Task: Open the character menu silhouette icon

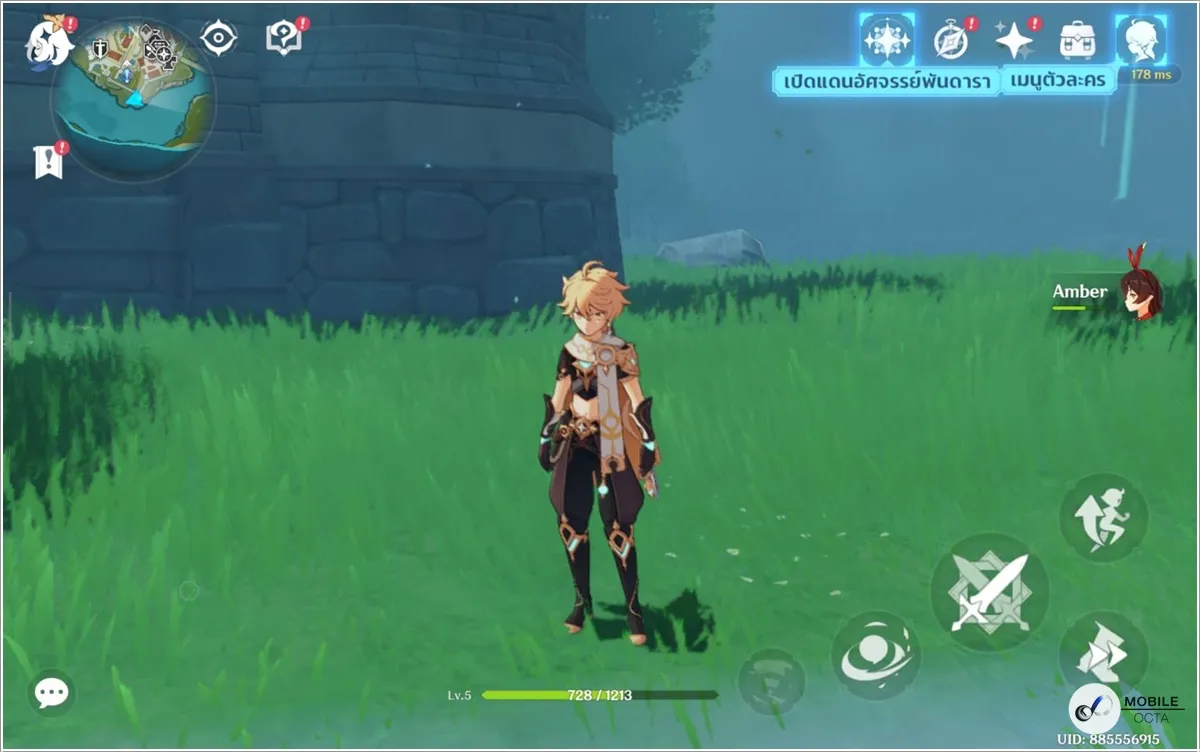Action: 1139,40
